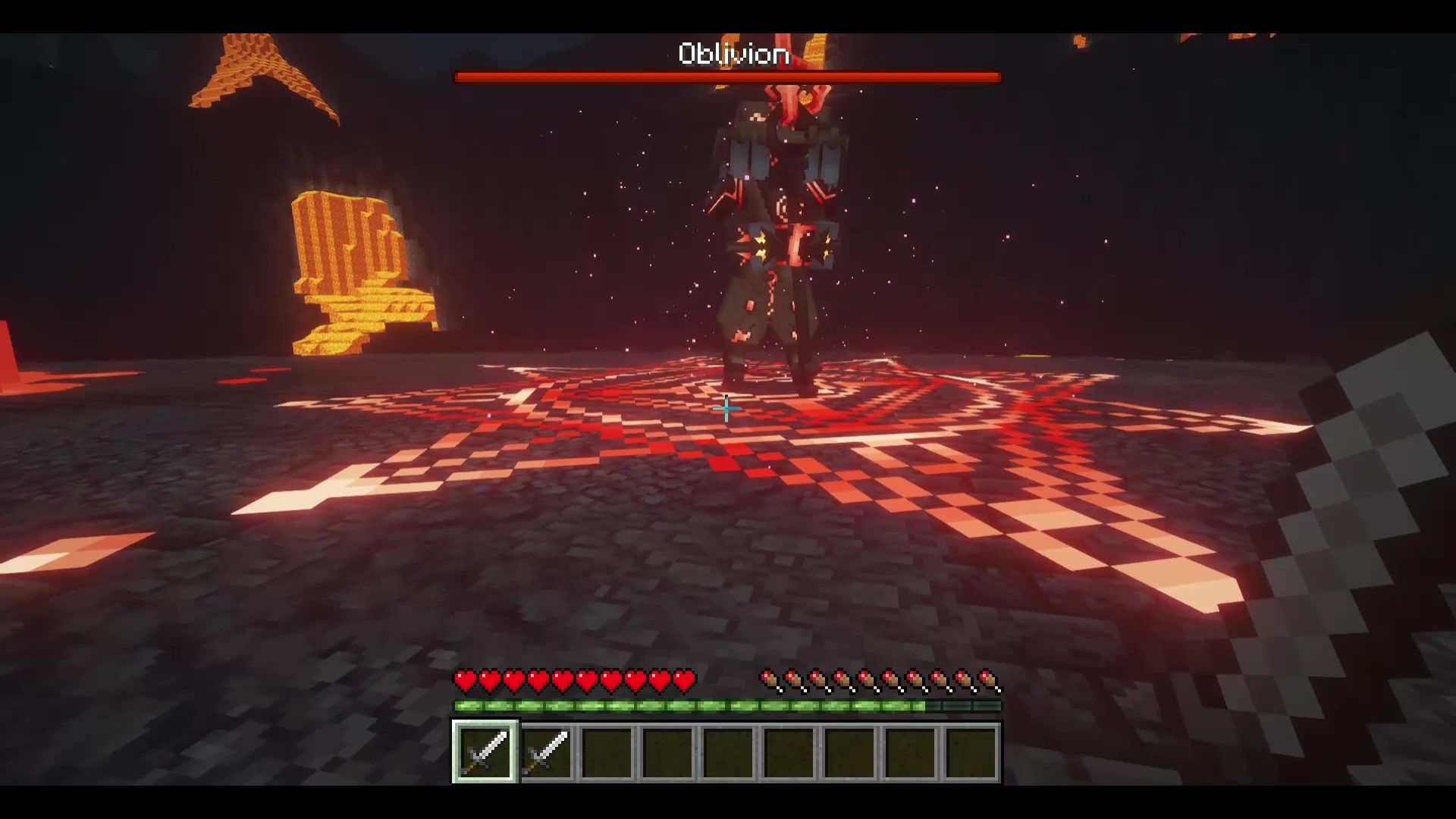The width and height of the screenshot is (1456, 819).
Task: Click the Oblivion boss health bar
Action: pyautogui.click(x=726, y=76)
